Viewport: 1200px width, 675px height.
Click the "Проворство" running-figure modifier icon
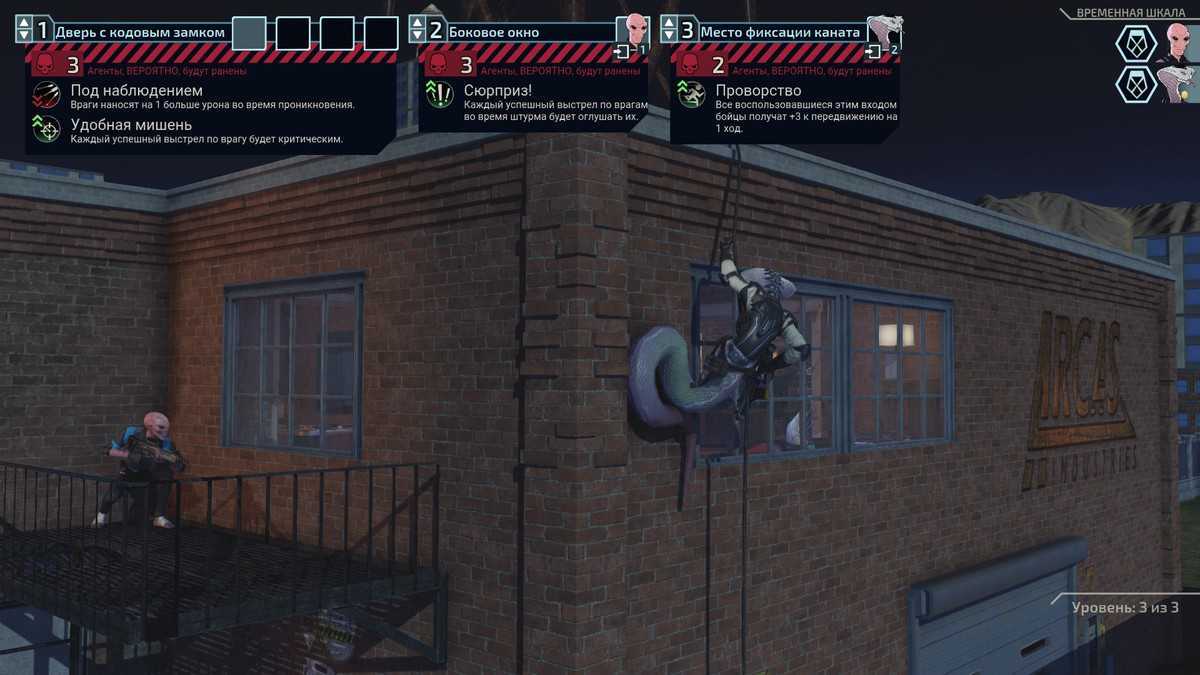(691, 96)
